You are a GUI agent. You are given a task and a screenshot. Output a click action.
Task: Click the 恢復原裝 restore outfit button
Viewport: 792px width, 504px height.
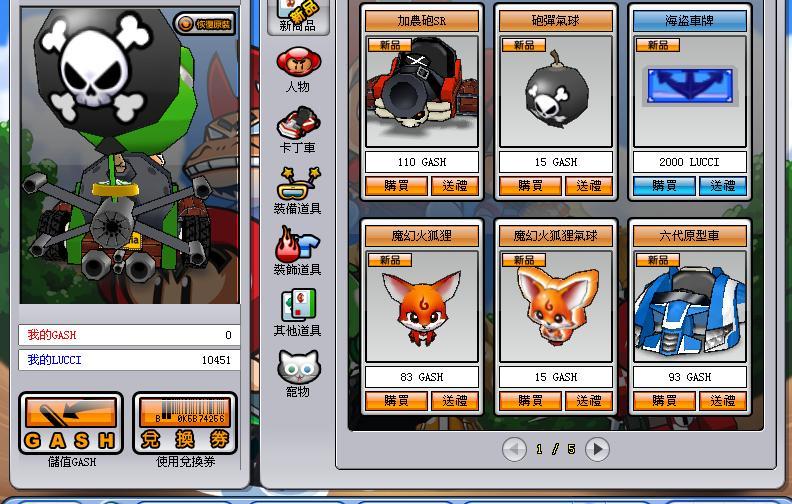pyautogui.click(x=205, y=24)
